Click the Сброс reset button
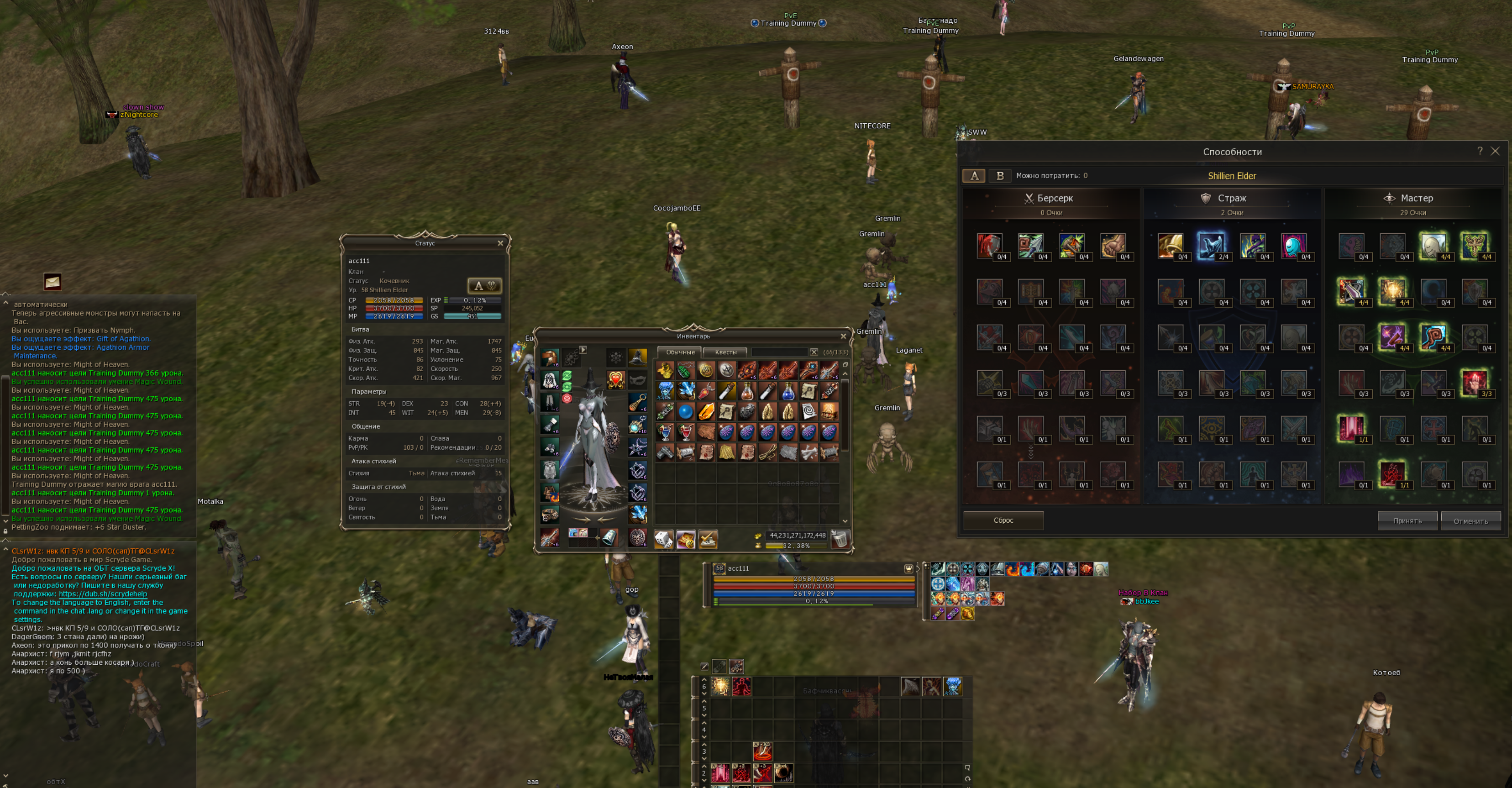Image resolution: width=1512 pixels, height=788 pixels. (1003, 520)
